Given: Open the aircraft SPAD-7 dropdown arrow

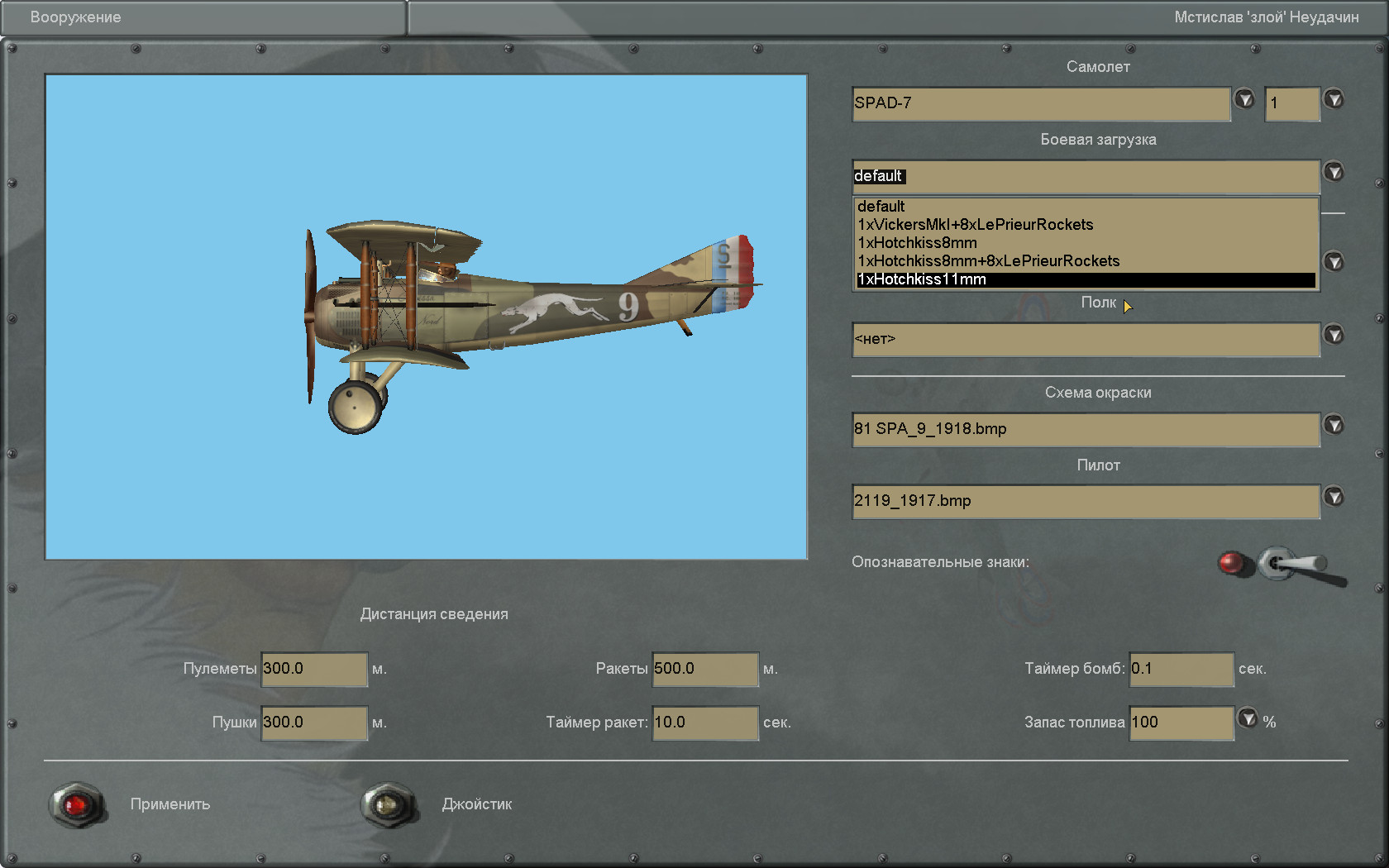Looking at the screenshot, I should [x=1244, y=99].
